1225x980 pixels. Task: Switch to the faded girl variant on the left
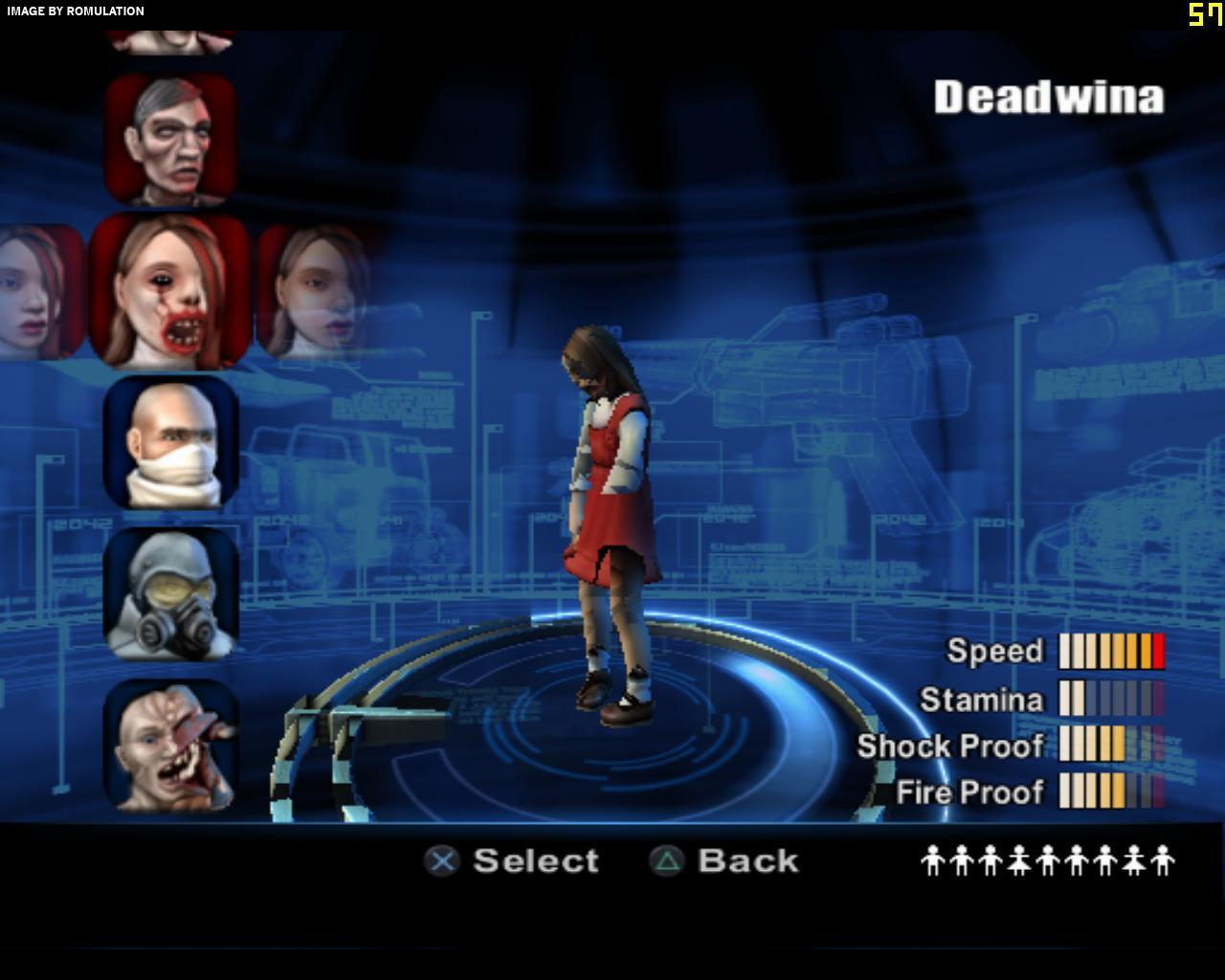pyautogui.click(x=38, y=292)
